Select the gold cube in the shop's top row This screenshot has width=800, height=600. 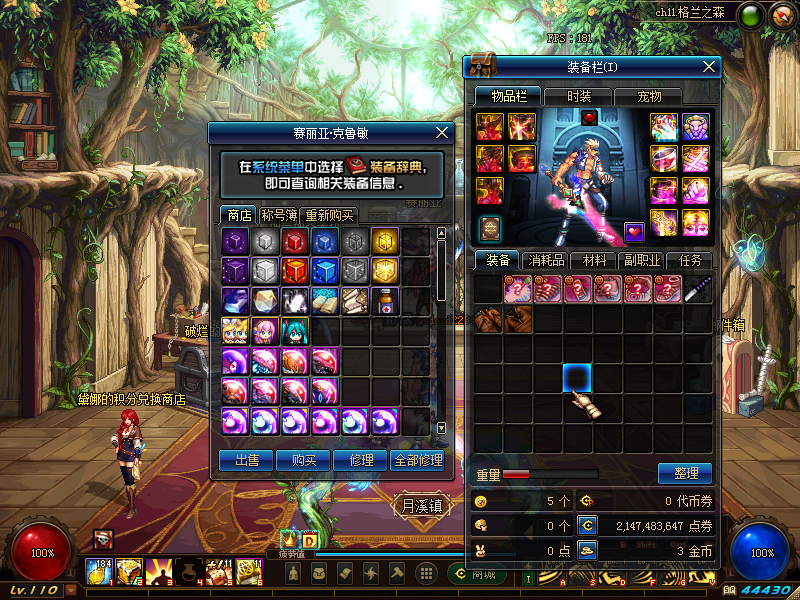click(386, 241)
